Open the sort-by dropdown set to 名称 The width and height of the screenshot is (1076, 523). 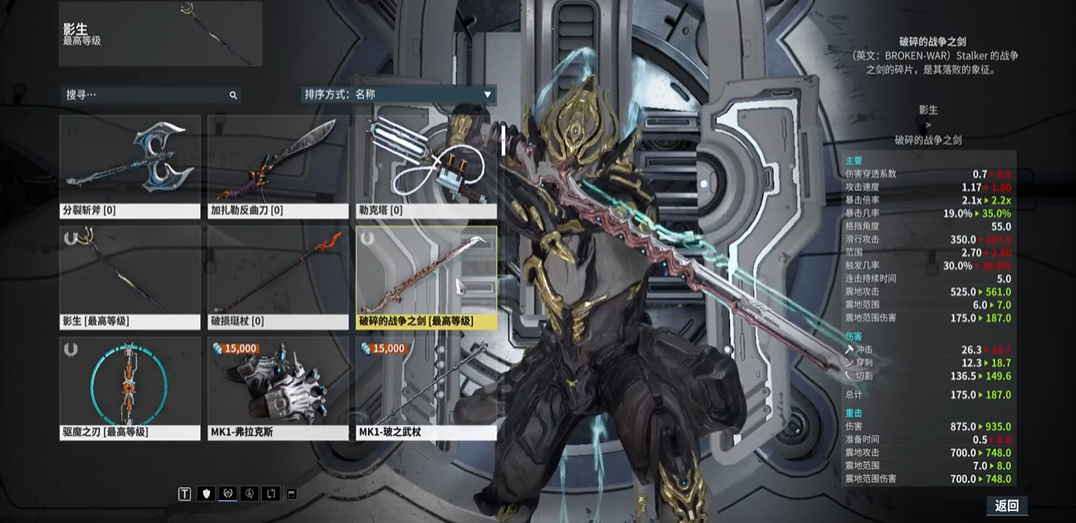pyautogui.click(x=398, y=95)
